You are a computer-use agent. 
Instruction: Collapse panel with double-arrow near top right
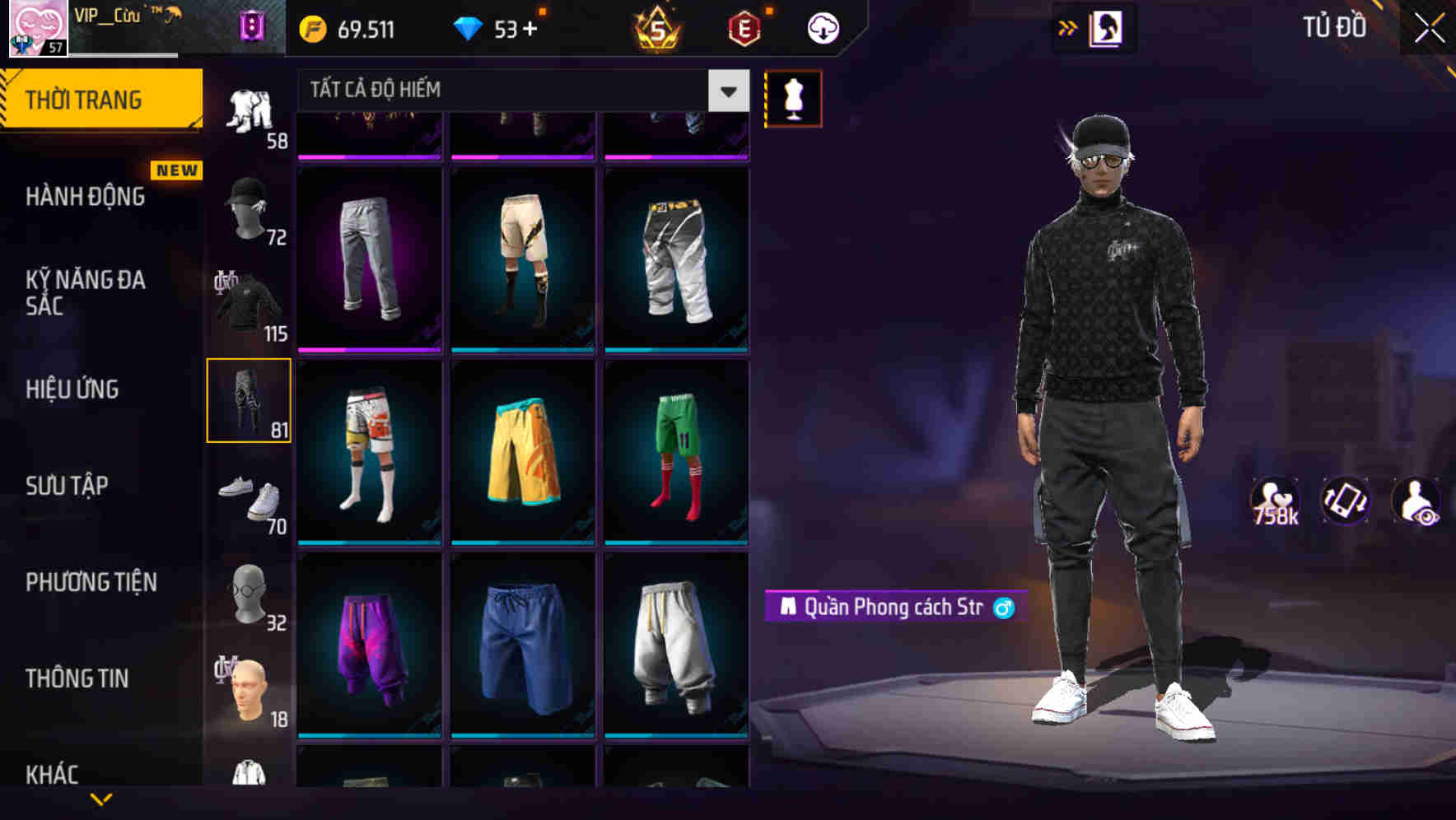tap(1068, 27)
